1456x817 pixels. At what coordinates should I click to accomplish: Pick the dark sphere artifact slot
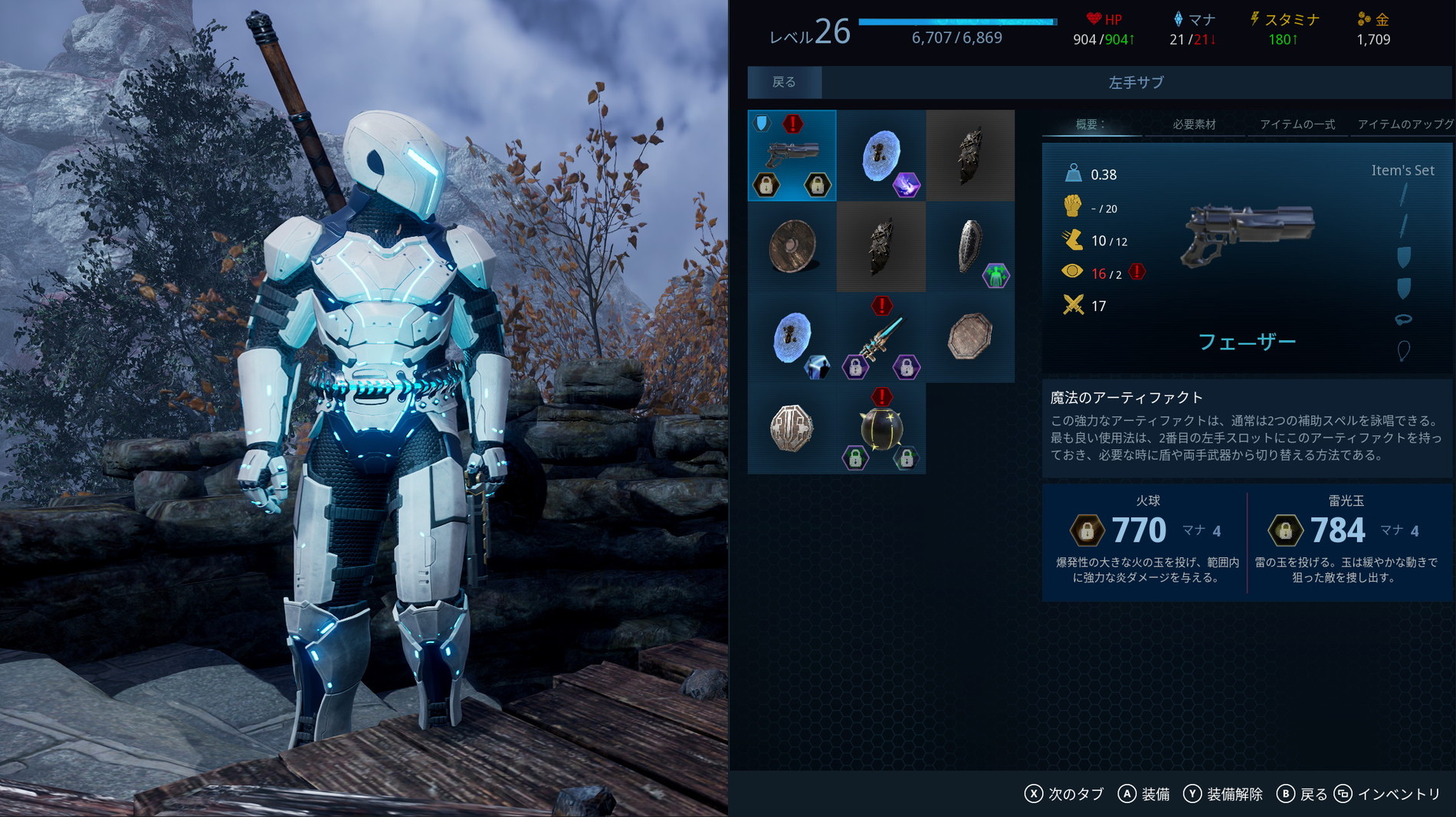880,428
